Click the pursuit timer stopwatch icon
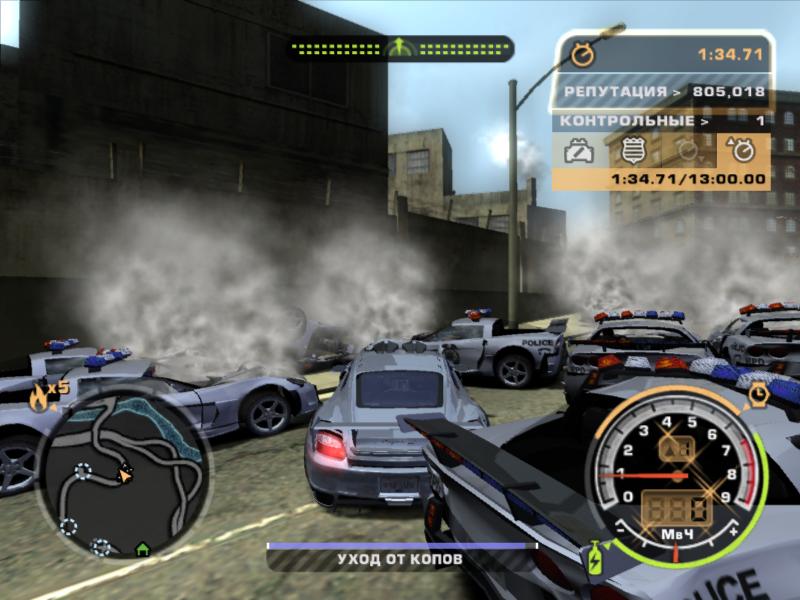The height and width of the screenshot is (600, 800). 582,52
